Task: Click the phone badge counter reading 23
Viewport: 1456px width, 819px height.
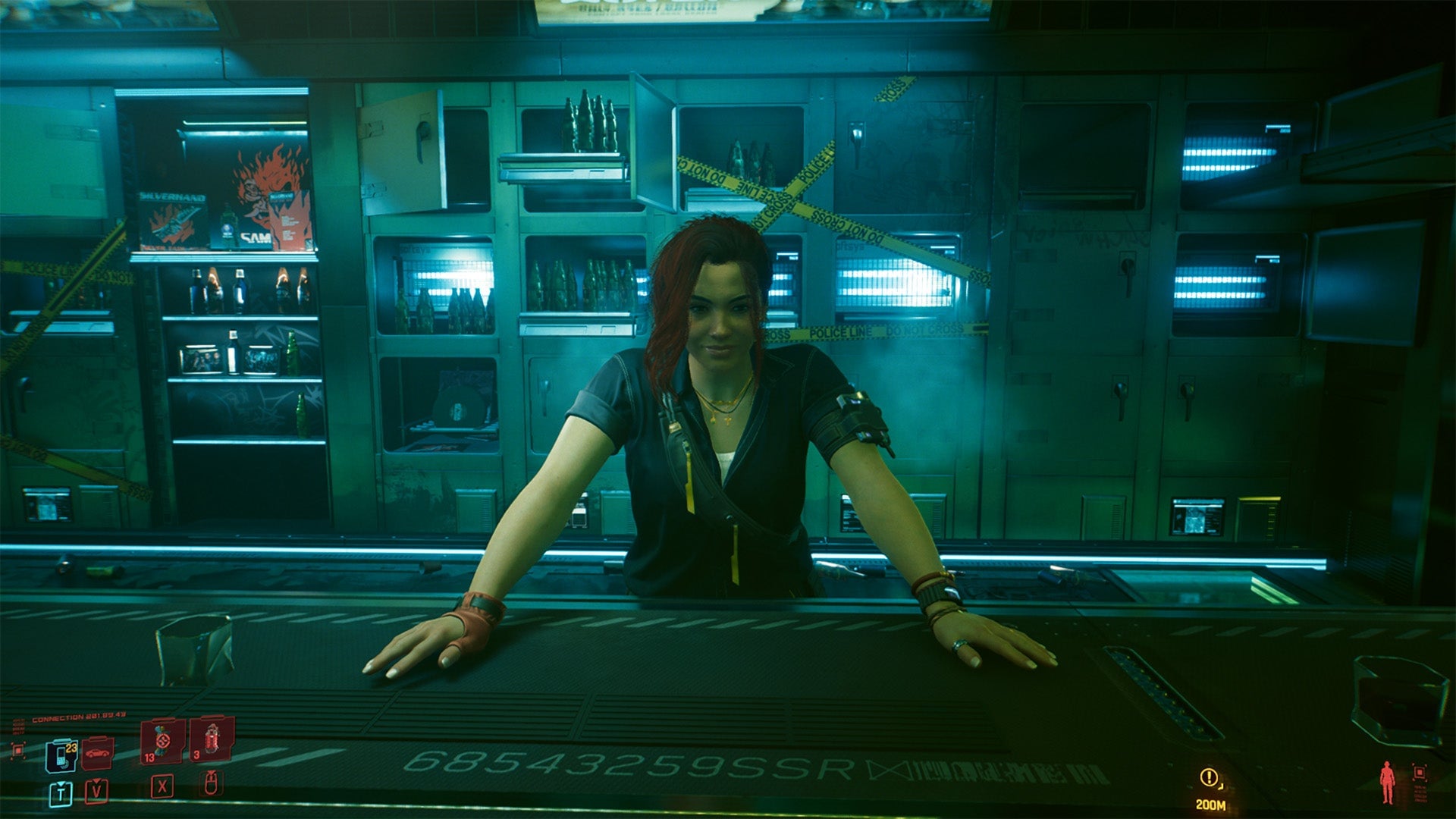Action: (x=71, y=749)
